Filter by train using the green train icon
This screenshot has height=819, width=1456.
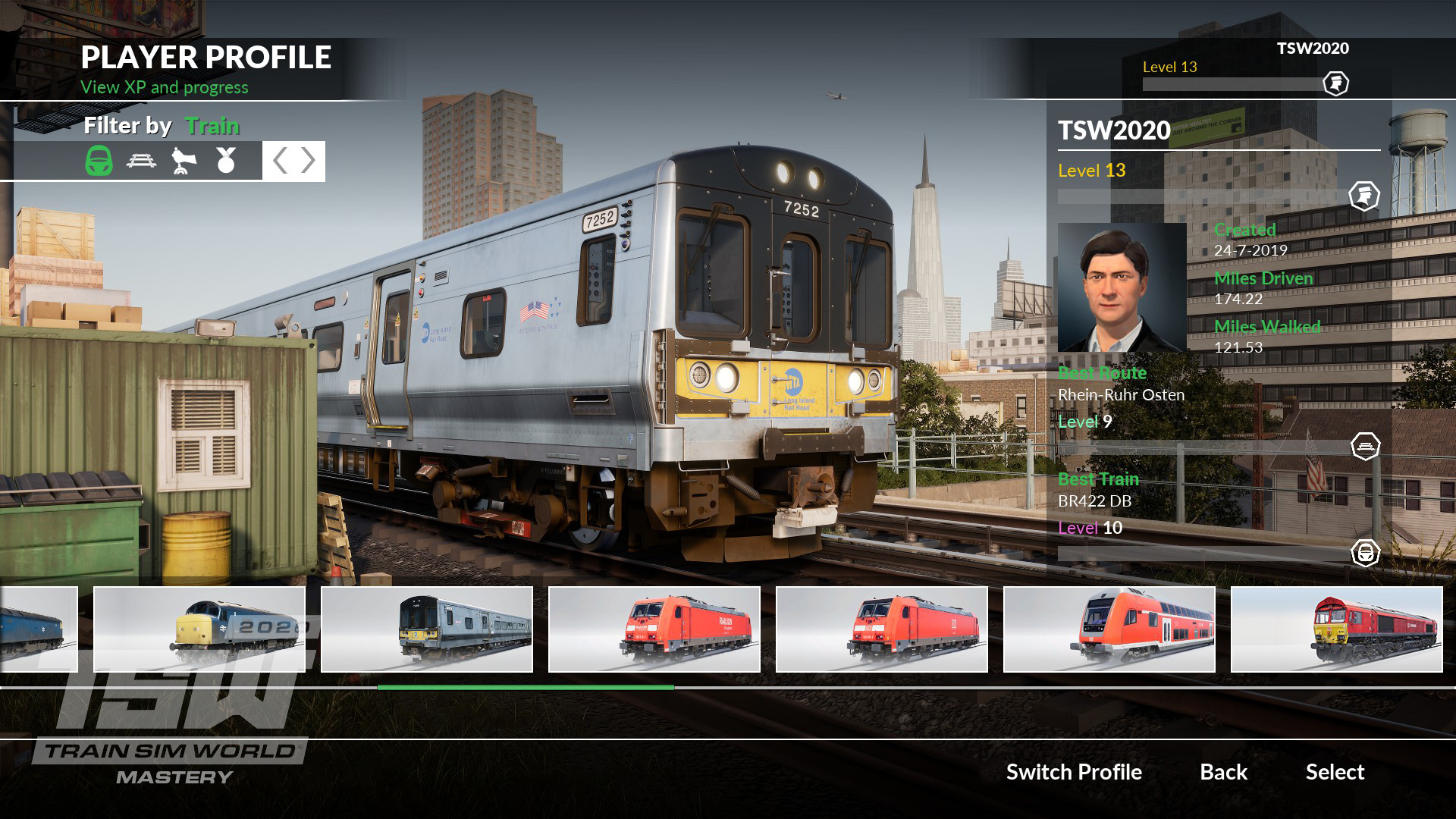(x=99, y=161)
